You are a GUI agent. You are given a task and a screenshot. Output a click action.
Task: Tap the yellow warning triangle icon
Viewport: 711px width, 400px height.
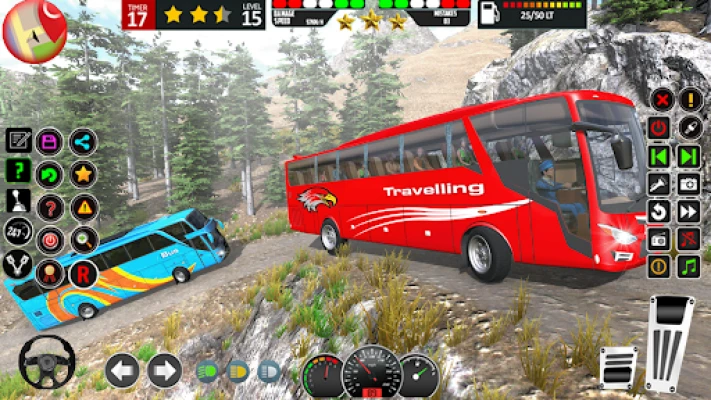pyautogui.click(x=83, y=207)
